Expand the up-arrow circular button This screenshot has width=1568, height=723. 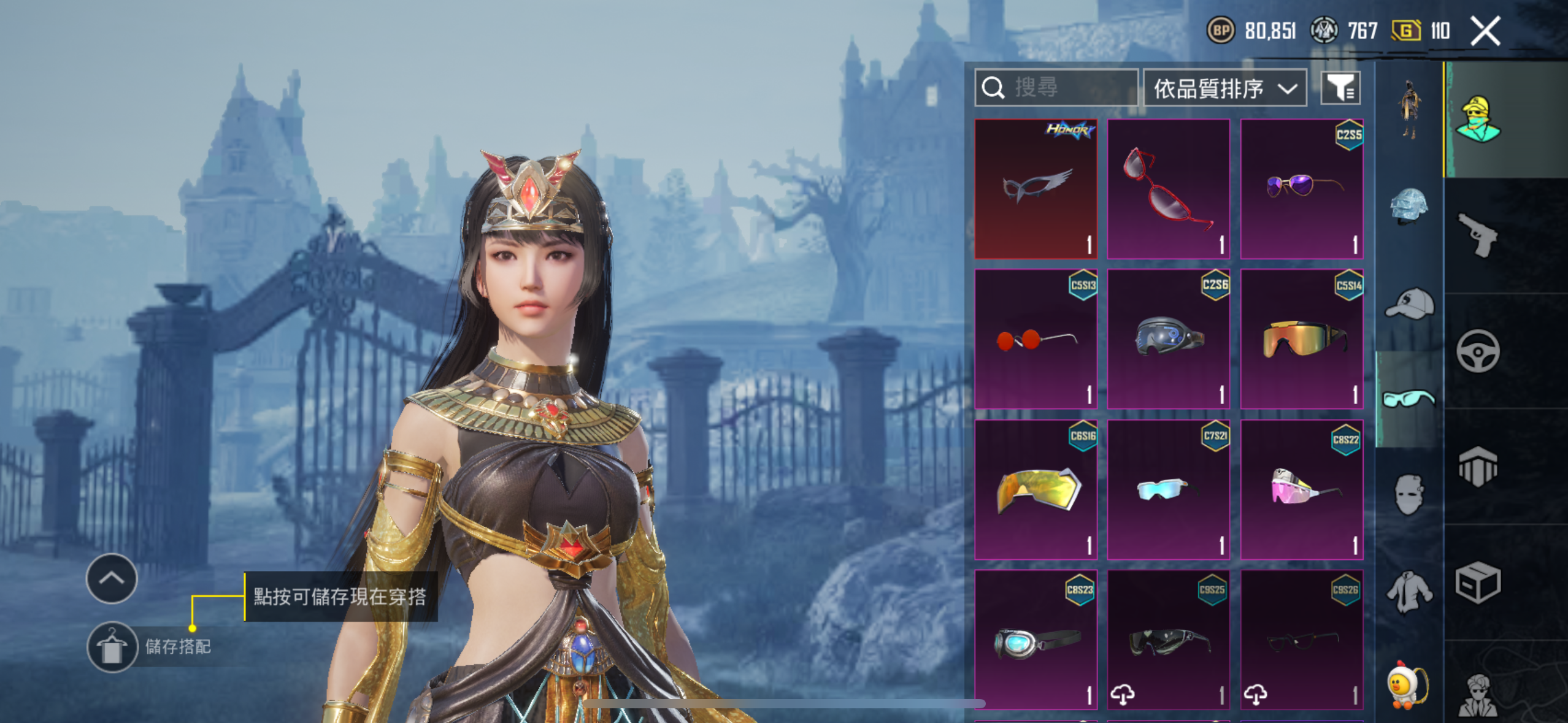(112, 578)
